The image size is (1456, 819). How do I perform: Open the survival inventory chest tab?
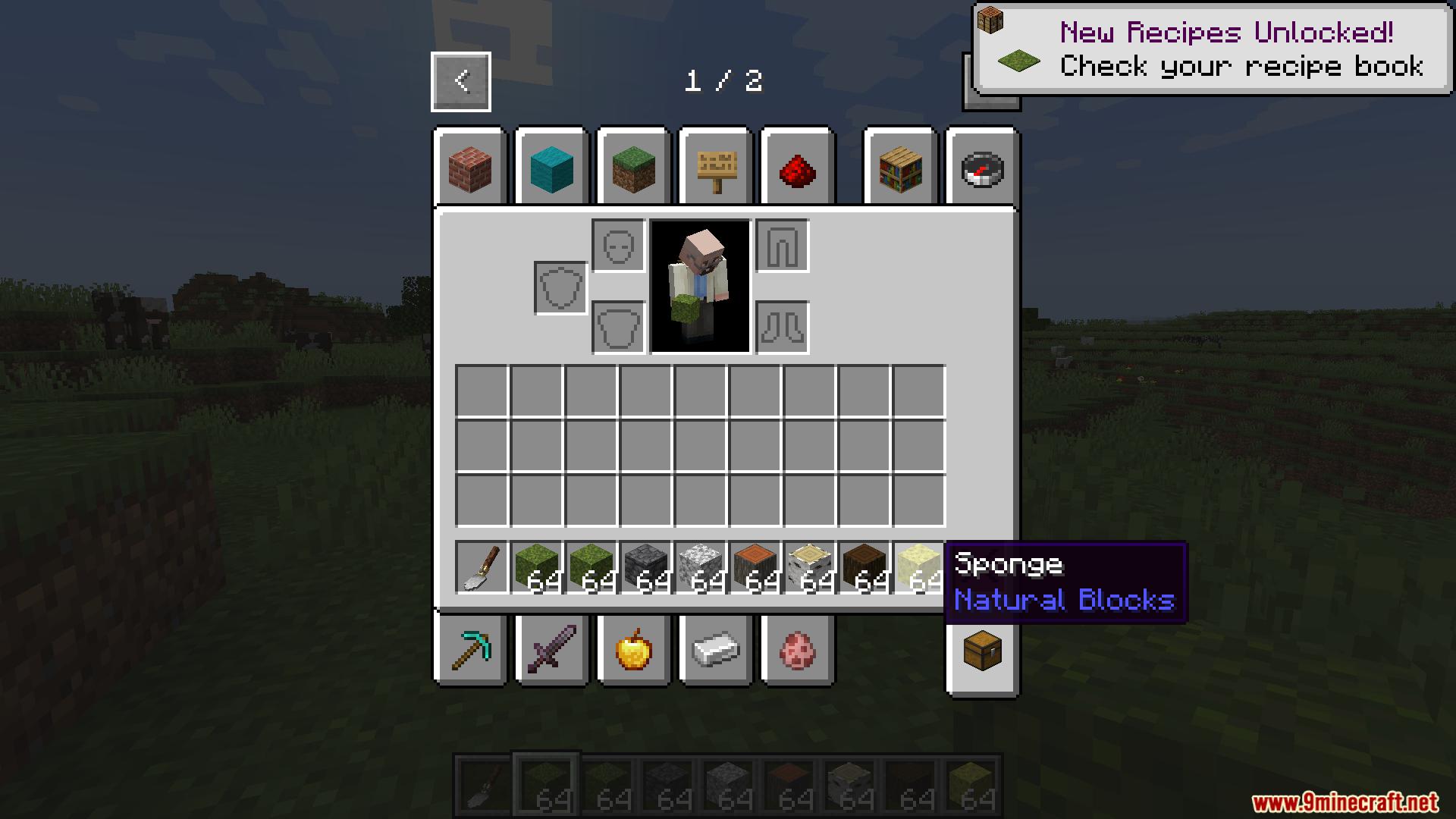coord(982,649)
